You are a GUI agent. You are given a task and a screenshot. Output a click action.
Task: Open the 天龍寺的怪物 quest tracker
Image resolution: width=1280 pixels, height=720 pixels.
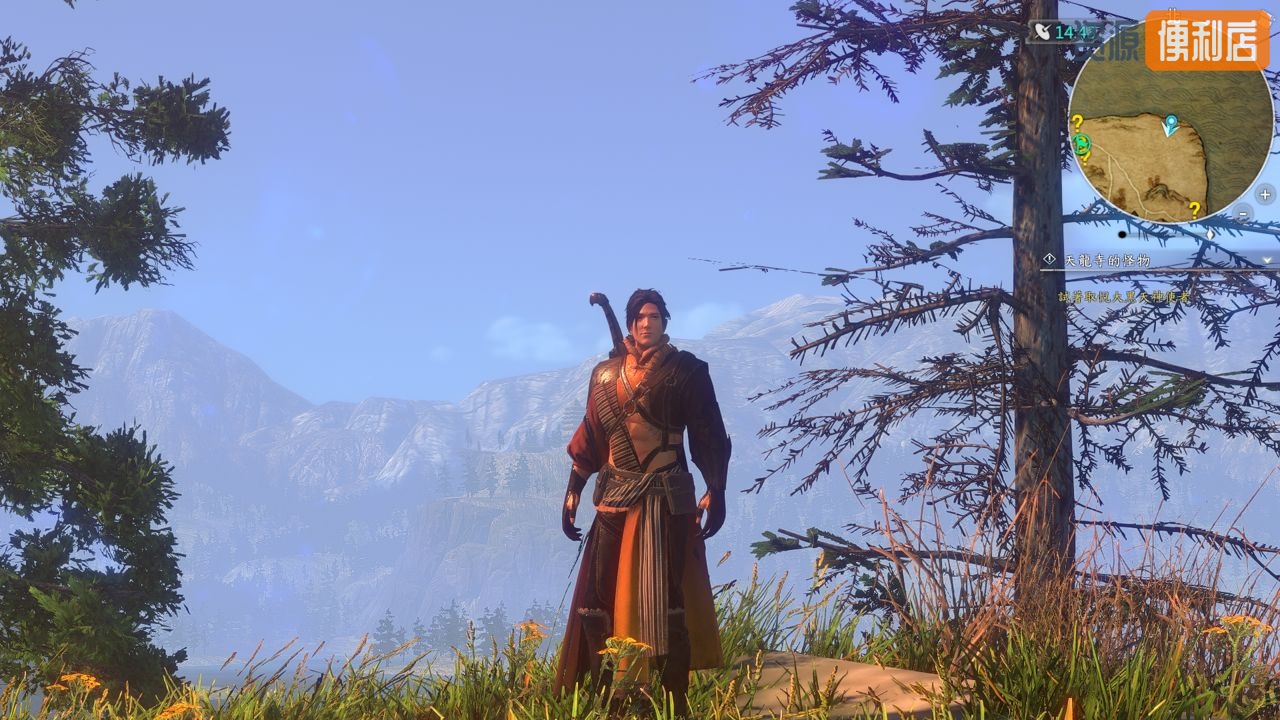pyautogui.click(x=1107, y=260)
